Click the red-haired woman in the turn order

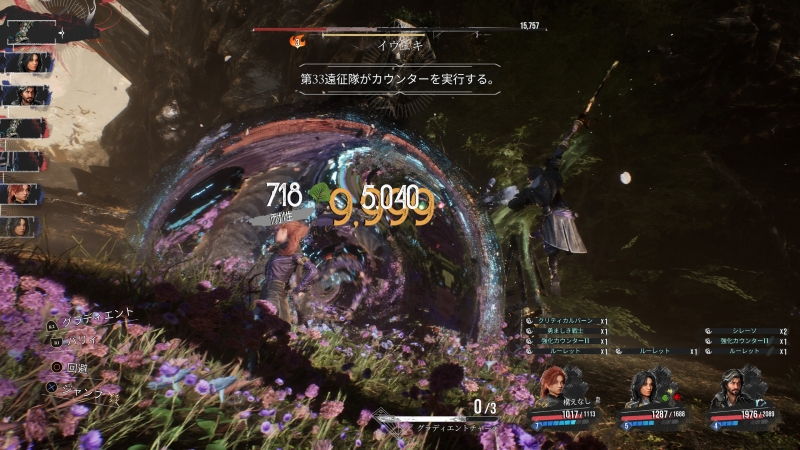[x=23, y=194]
